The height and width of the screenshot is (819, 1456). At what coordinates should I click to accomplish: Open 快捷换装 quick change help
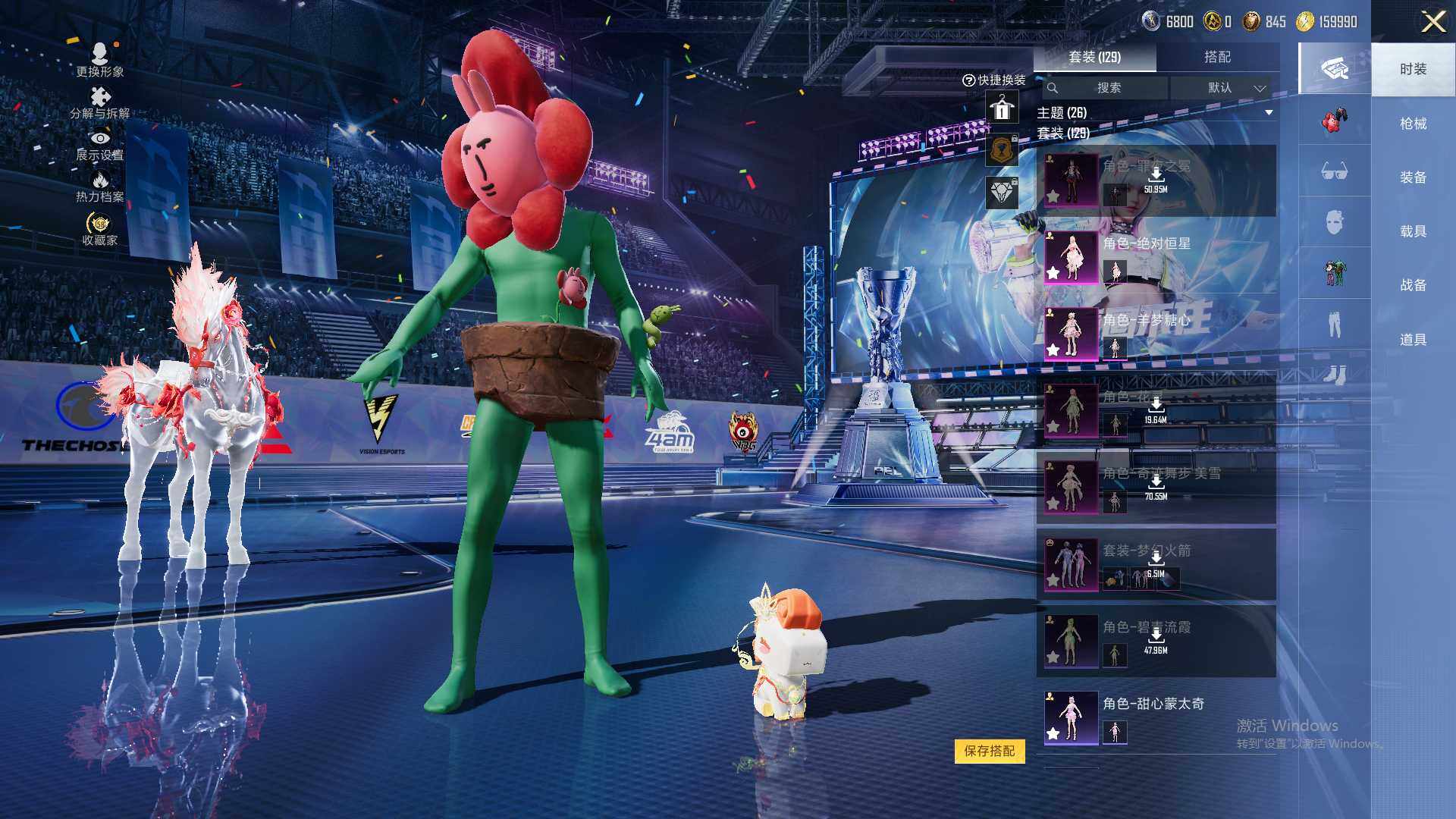993,80
